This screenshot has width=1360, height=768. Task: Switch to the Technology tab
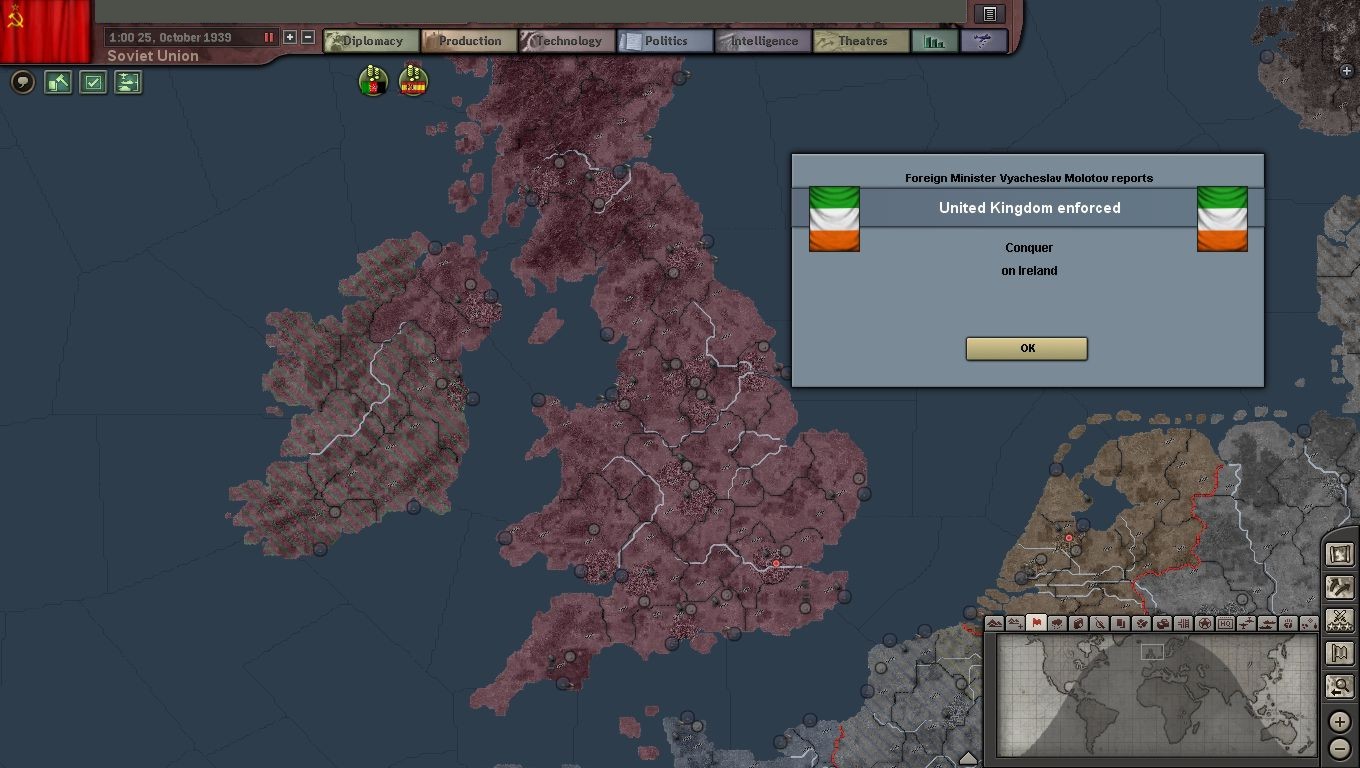[x=567, y=41]
